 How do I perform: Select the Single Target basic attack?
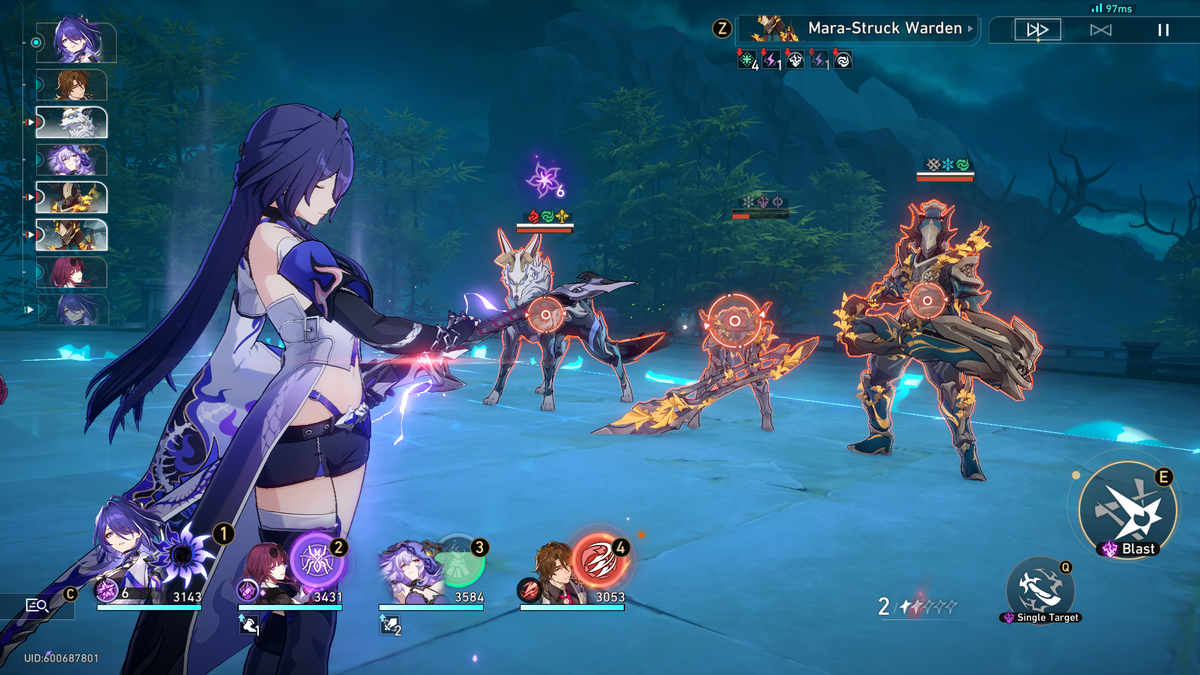[1039, 586]
